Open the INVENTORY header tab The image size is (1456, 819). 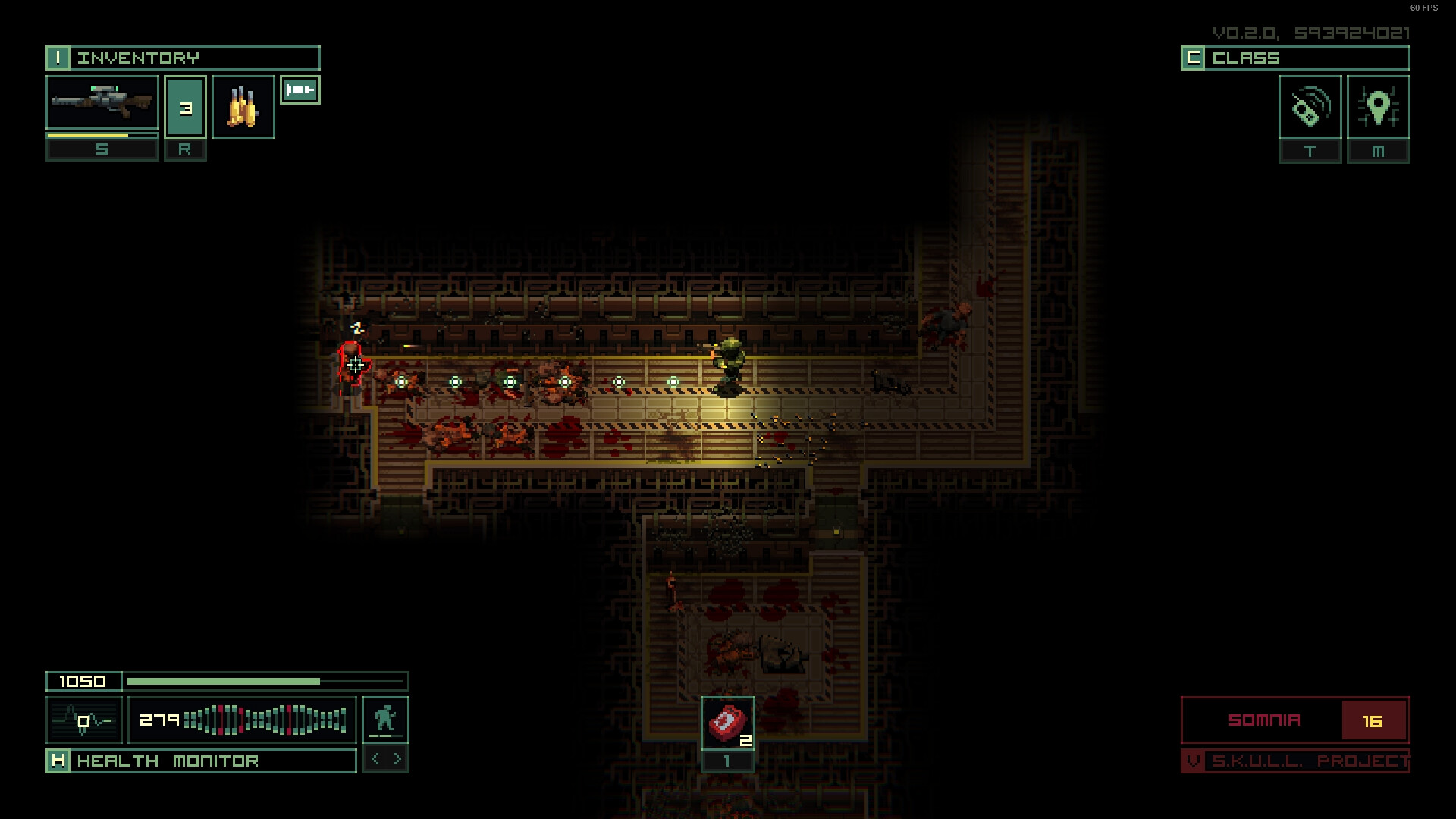tap(140, 57)
